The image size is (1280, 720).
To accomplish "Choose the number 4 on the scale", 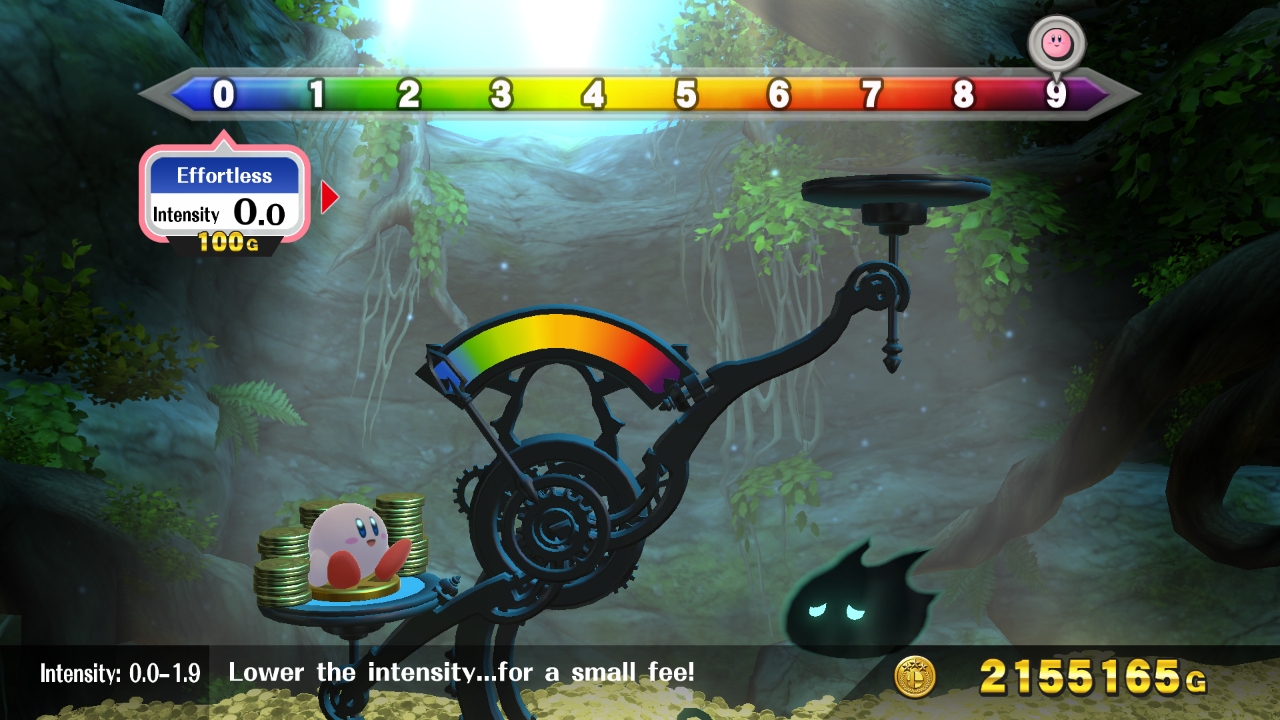I will [594, 95].
